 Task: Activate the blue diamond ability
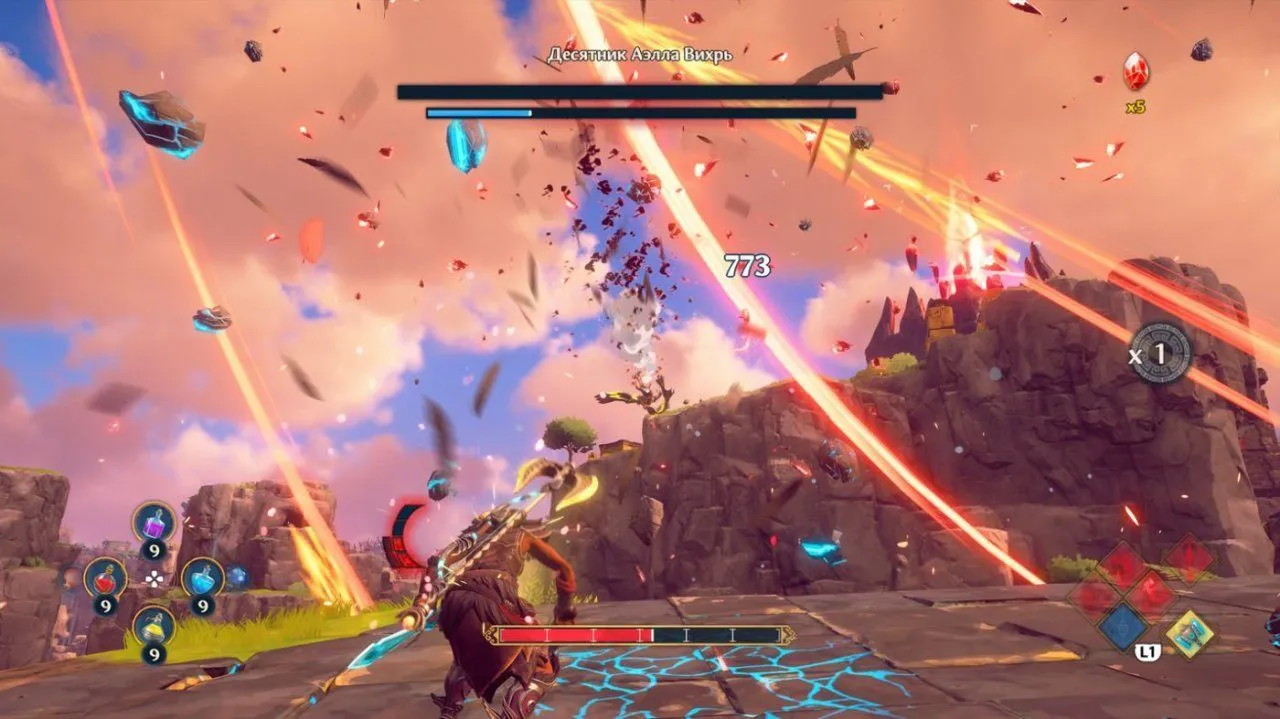coord(1123,627)
